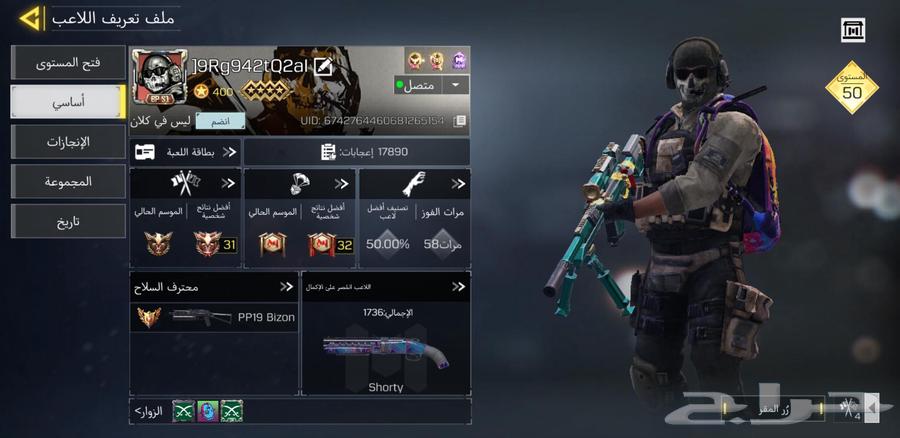Edit the player name with pencil icon

pos(323,67)
